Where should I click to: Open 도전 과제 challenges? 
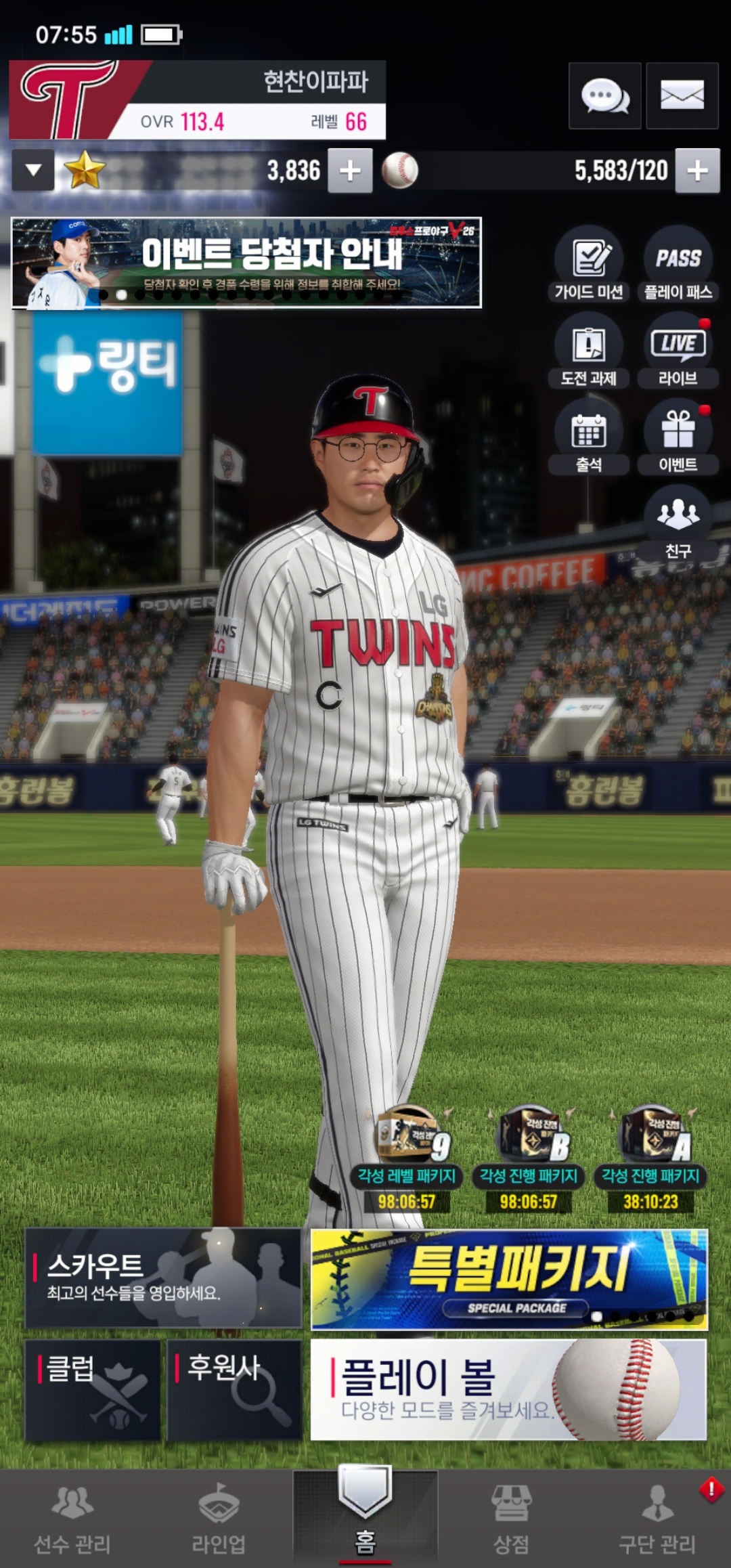click(x=589, y=352)
